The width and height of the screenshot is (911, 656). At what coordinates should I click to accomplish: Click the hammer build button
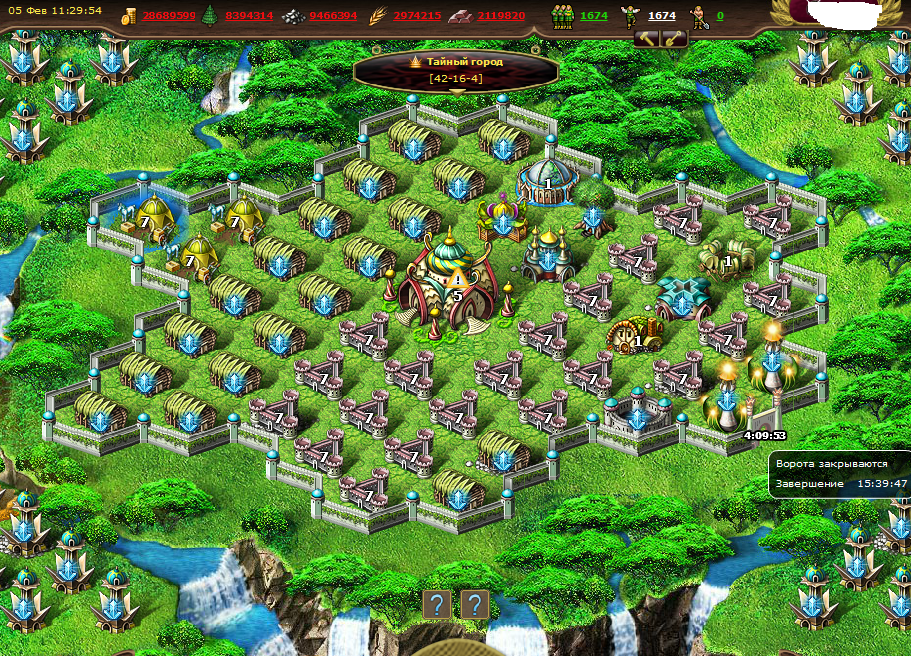tap(646, 39)
